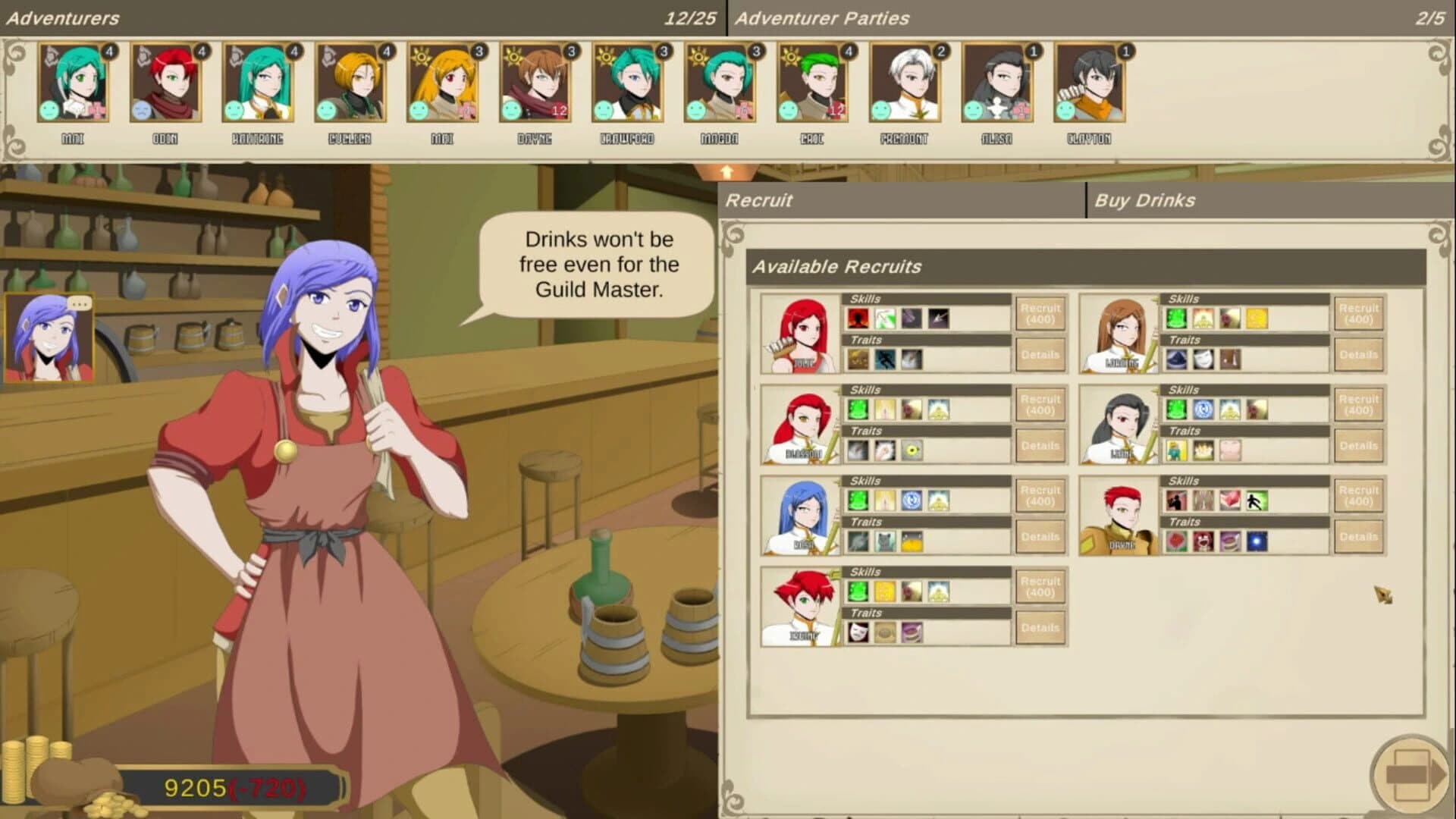Select the green slime skill icon on Blossom's row
The width and height of the screenshot is (1456, 819).
pos(856,409)
